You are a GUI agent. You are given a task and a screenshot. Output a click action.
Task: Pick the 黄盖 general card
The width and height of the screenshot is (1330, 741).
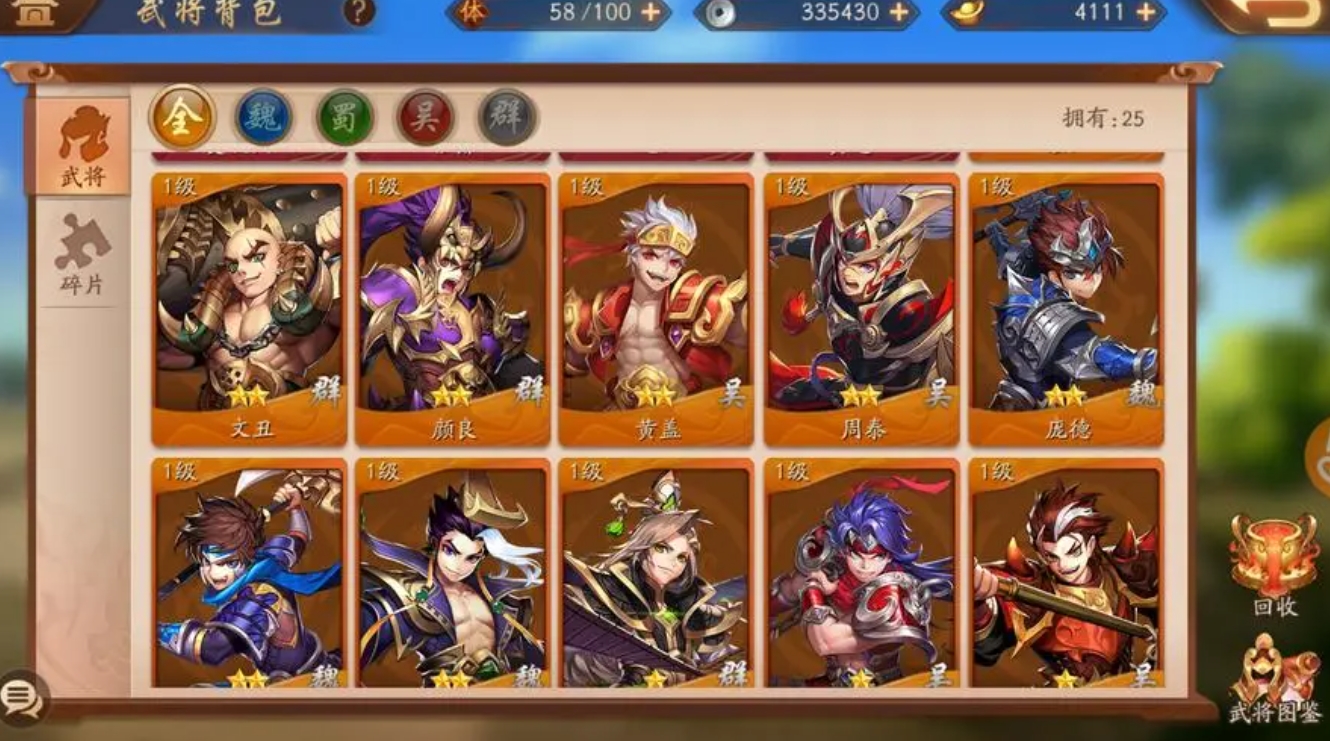coord(656,310)
